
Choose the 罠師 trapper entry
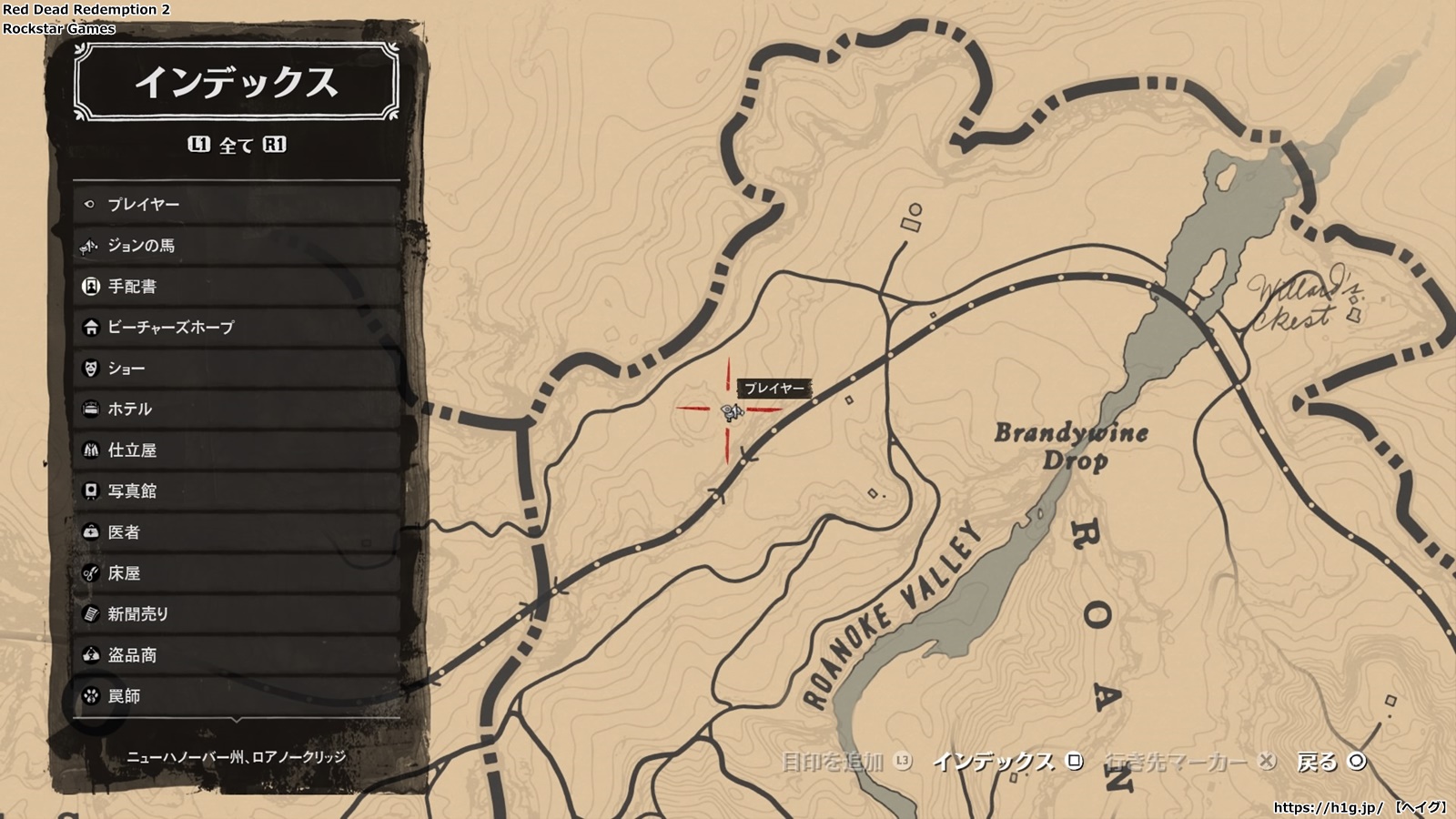[x=237, y=696]
